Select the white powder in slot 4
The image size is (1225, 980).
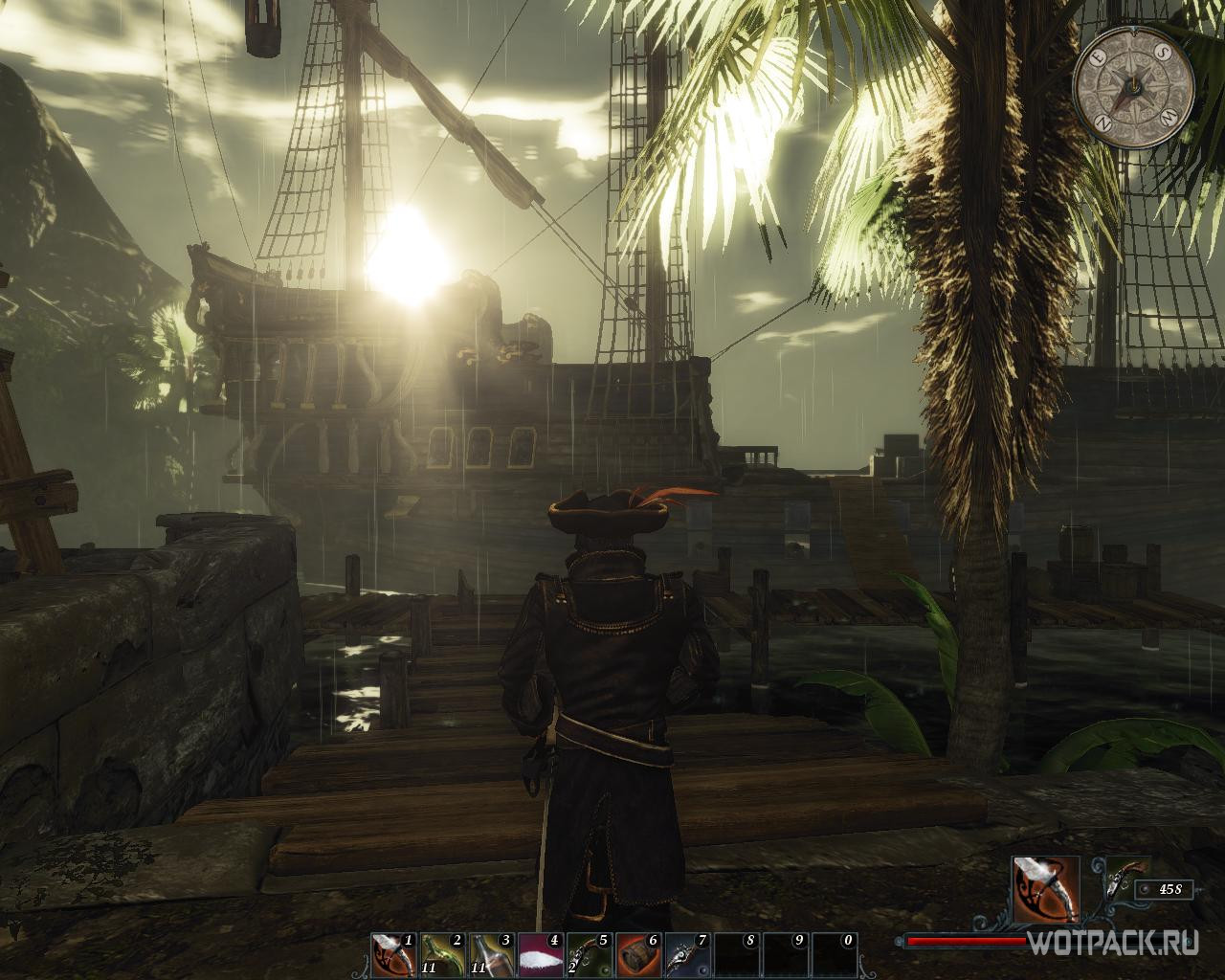(540, 955)
